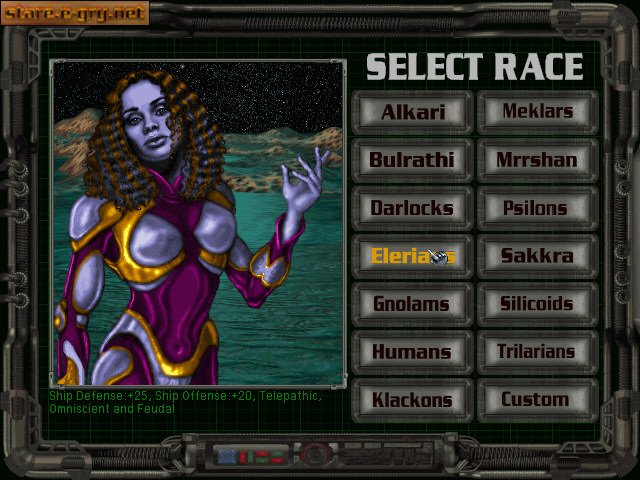Select the Silicoids race
The width and height of the screenshot is (640, 480).
[x=537, y=304]
